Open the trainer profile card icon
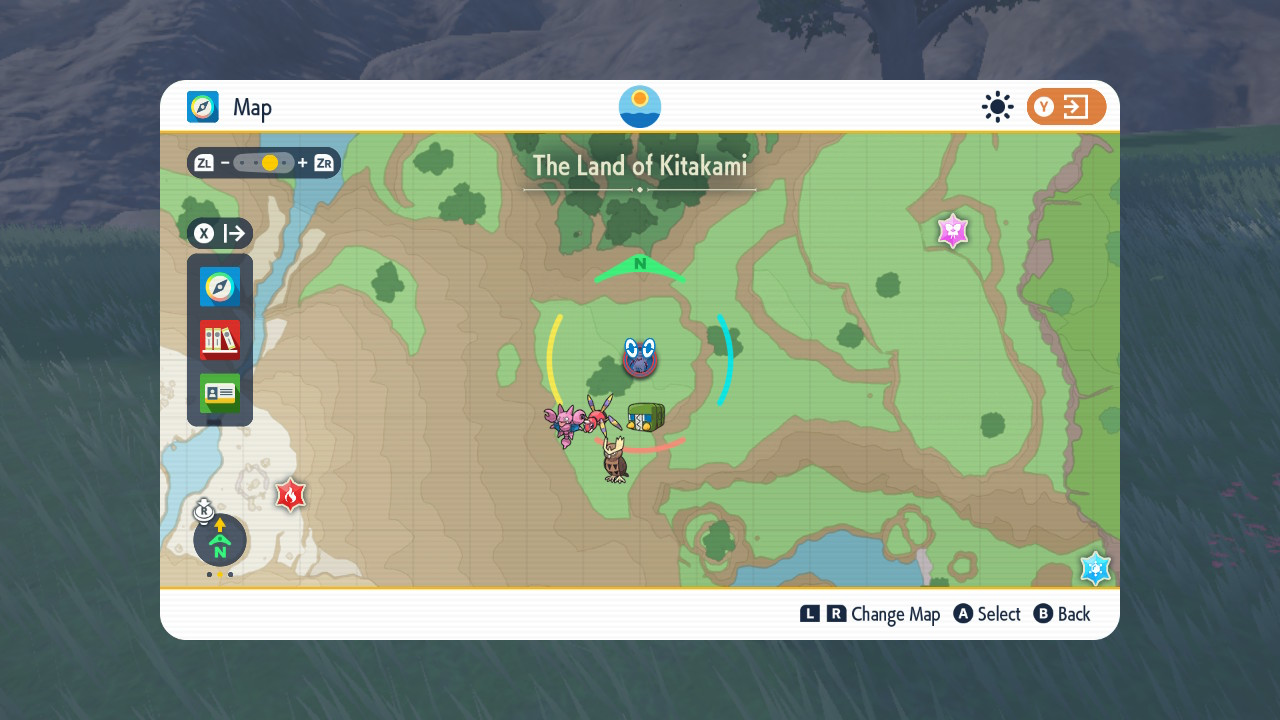The height and width of the screenshot is (720, 1280). 220,393
